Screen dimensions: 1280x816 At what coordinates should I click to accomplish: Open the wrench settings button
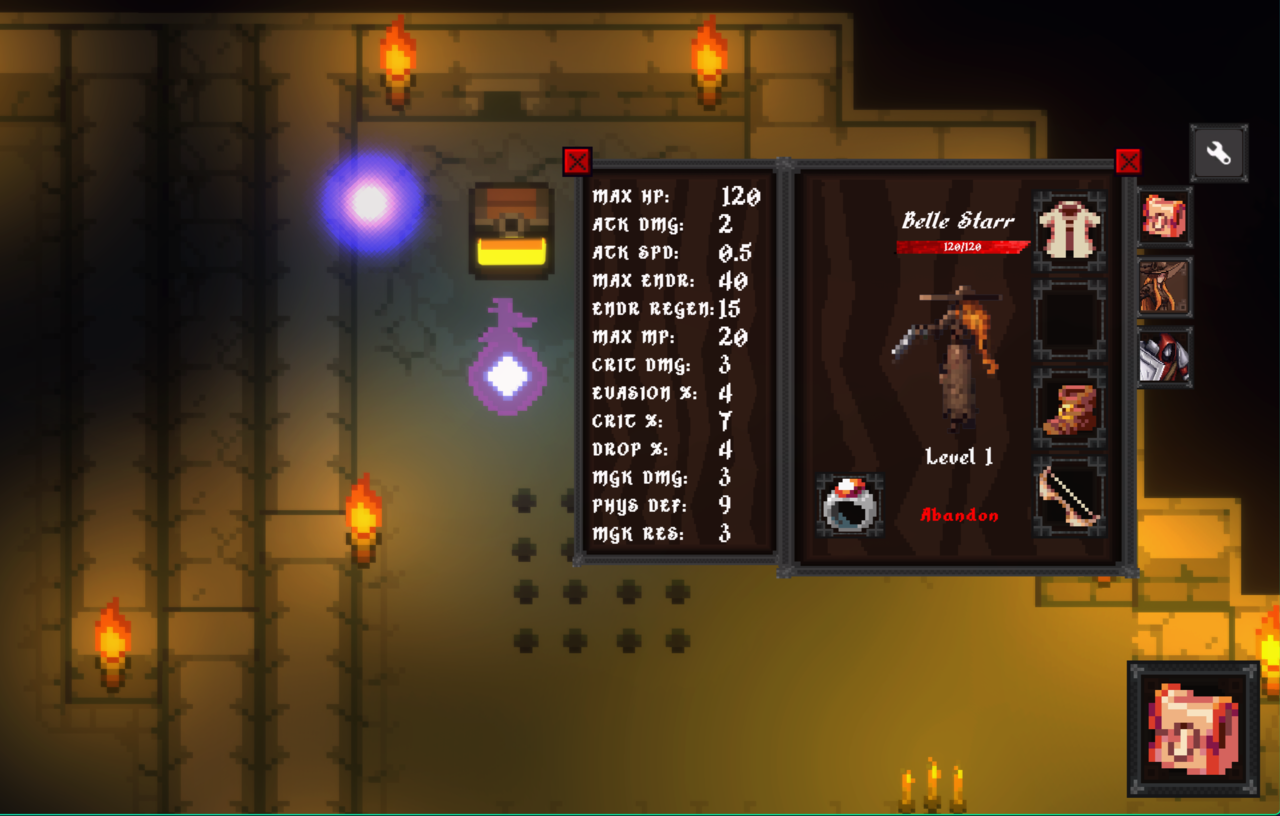point(1218,153)
